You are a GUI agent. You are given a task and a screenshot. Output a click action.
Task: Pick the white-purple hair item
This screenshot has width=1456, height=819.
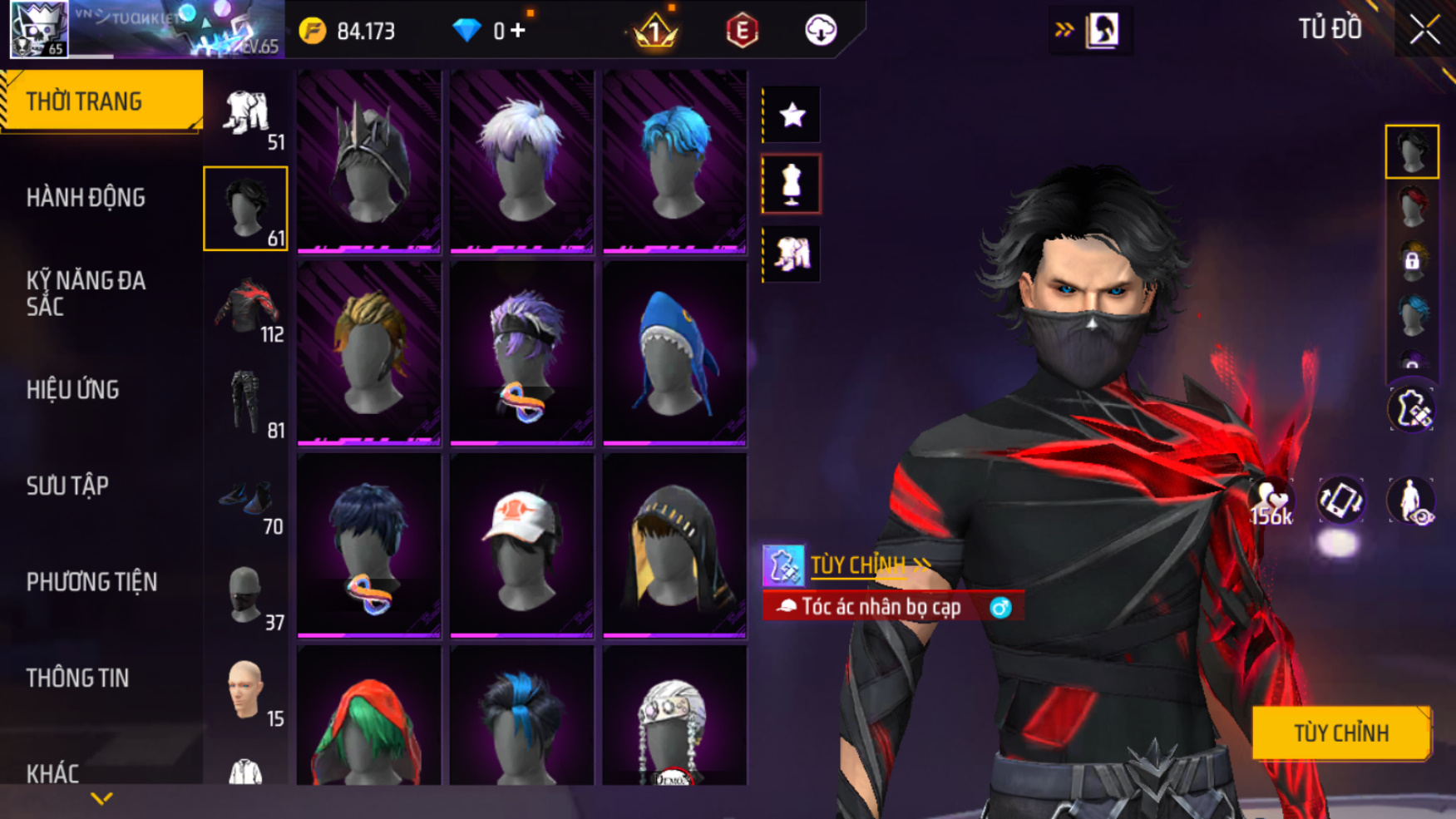point(521,160)
